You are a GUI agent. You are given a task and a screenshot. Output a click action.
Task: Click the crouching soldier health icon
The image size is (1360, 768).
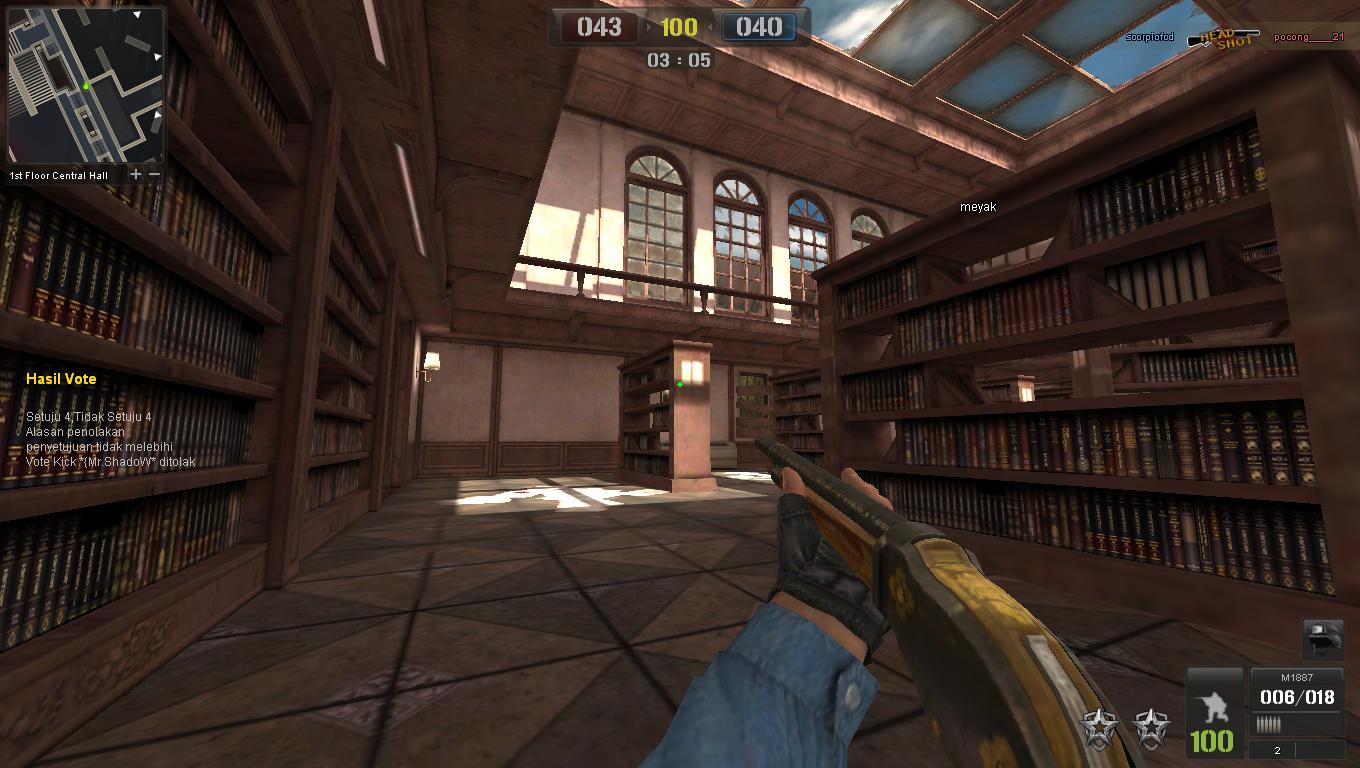point(1215,705)
